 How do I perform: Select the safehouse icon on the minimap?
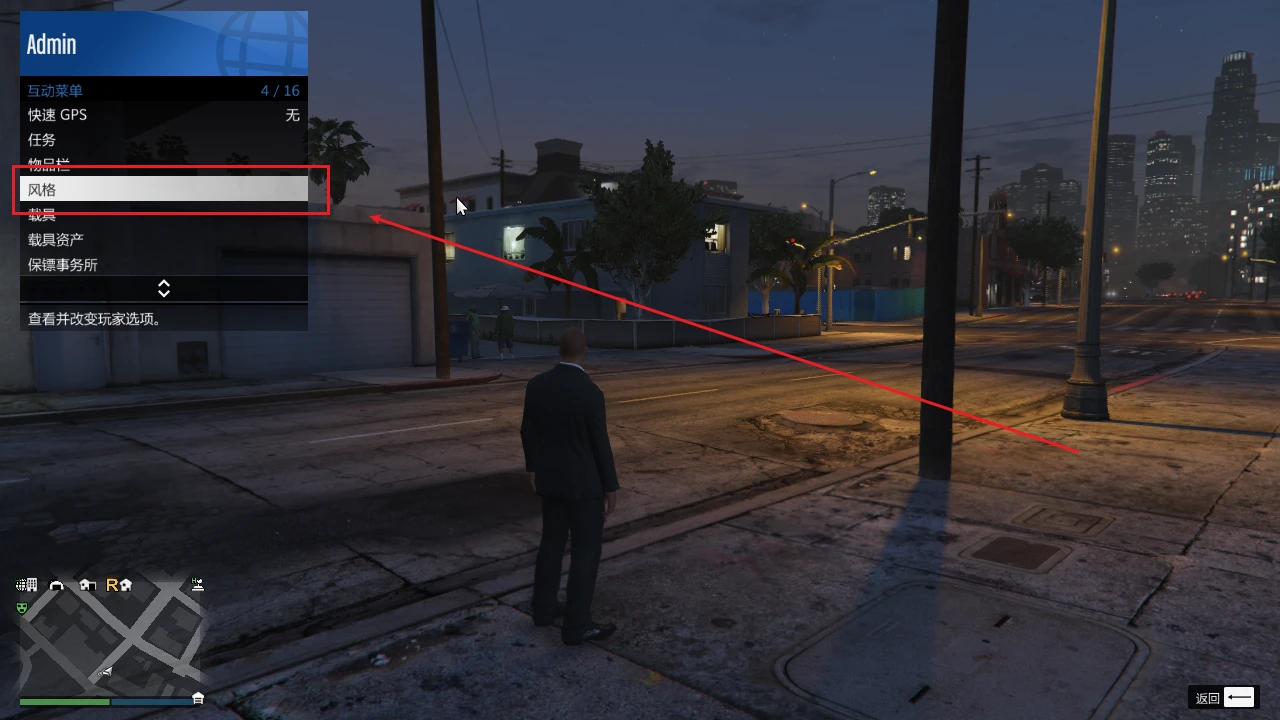[x=87, y=586]
